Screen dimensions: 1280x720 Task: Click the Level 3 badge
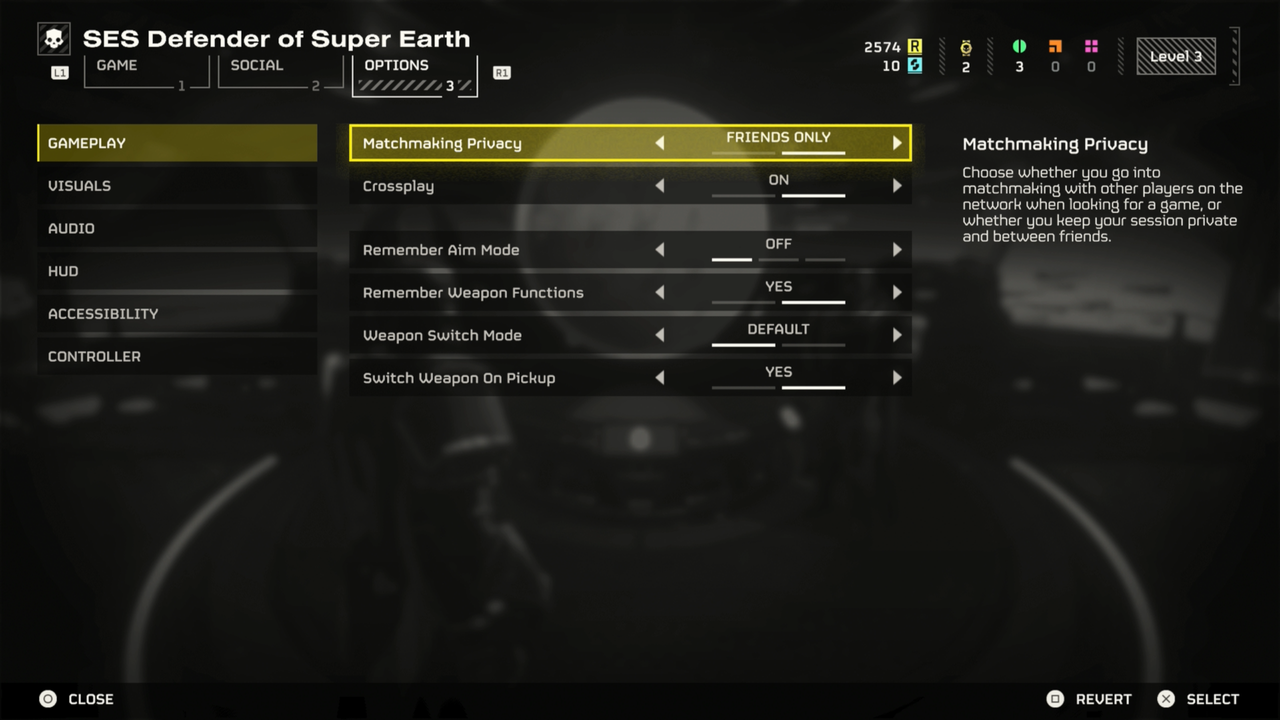point(1176,57)
